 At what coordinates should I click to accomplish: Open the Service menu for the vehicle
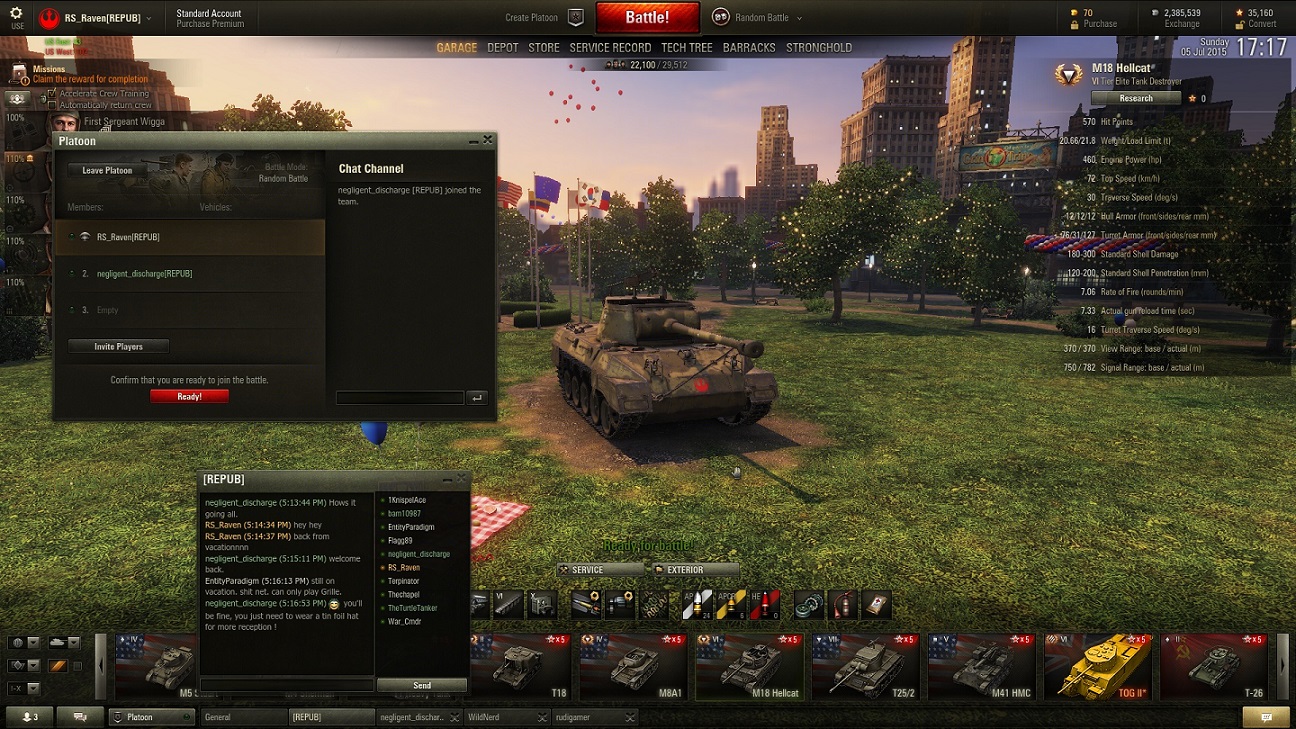tap(601, 570)
